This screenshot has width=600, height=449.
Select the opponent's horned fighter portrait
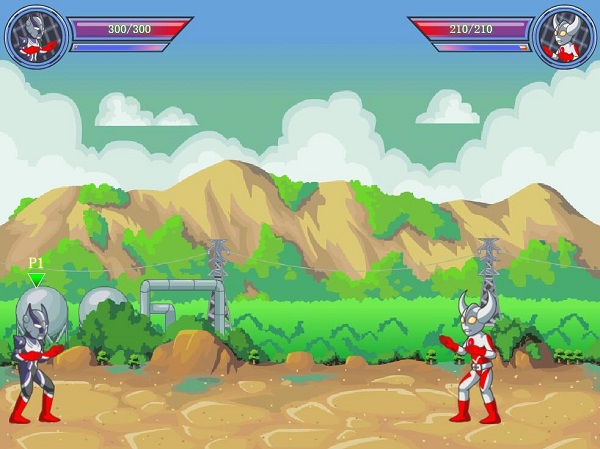[562, 37]
